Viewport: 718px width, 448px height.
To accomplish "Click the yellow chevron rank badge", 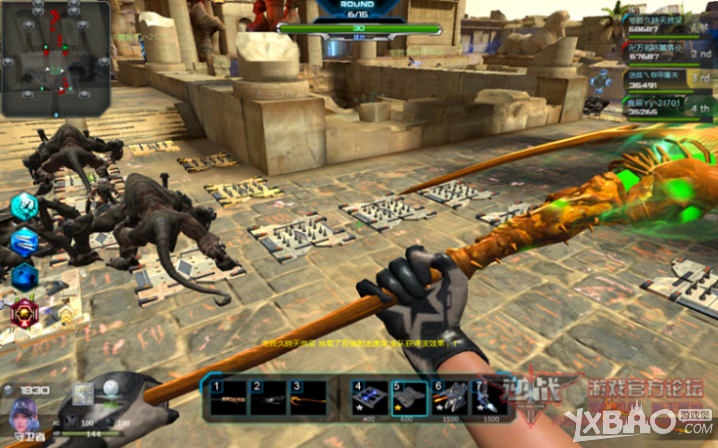I will point(64,316).
